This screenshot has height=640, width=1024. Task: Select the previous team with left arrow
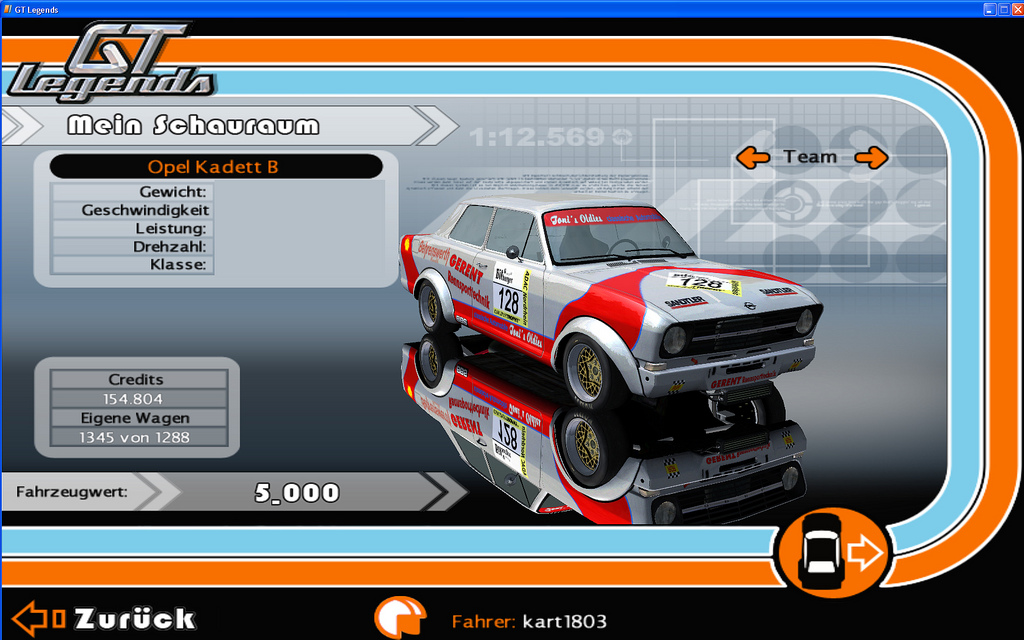753,157
